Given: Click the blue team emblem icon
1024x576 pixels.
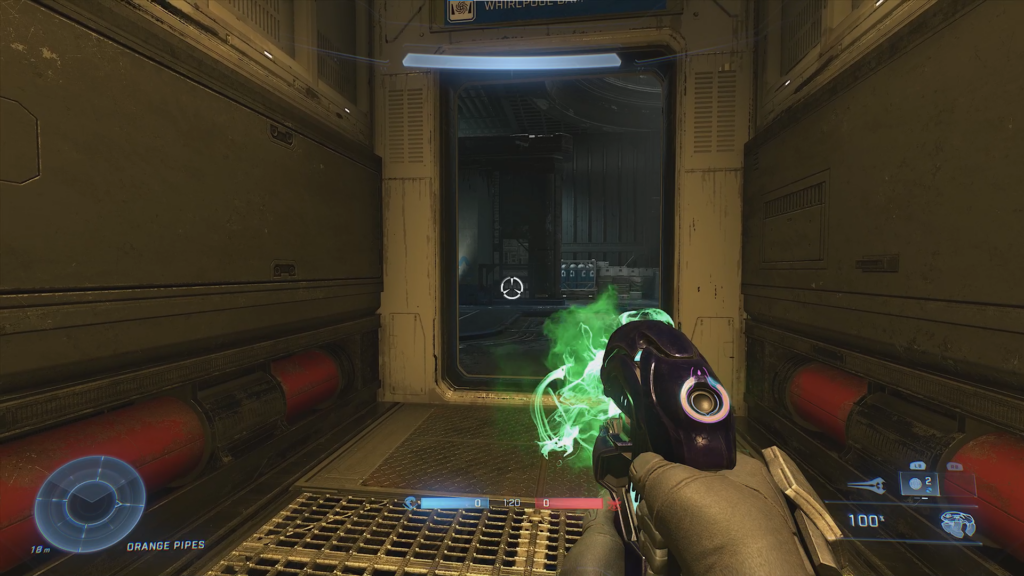Looking at the screenshot, I should pos(410,503).
